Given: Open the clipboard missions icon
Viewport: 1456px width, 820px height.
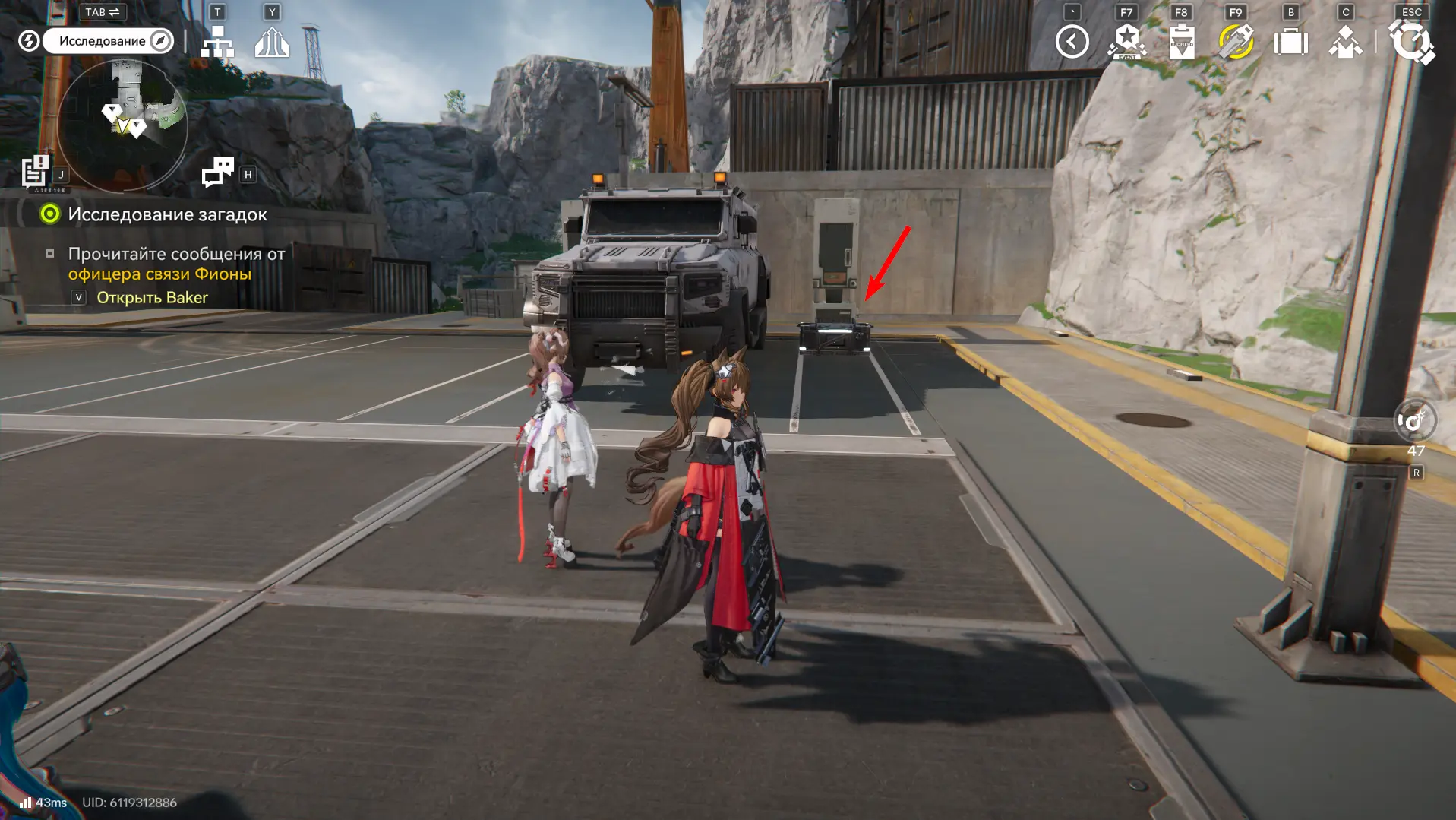Looking at the screenshot, I should tap(1181, 42).
